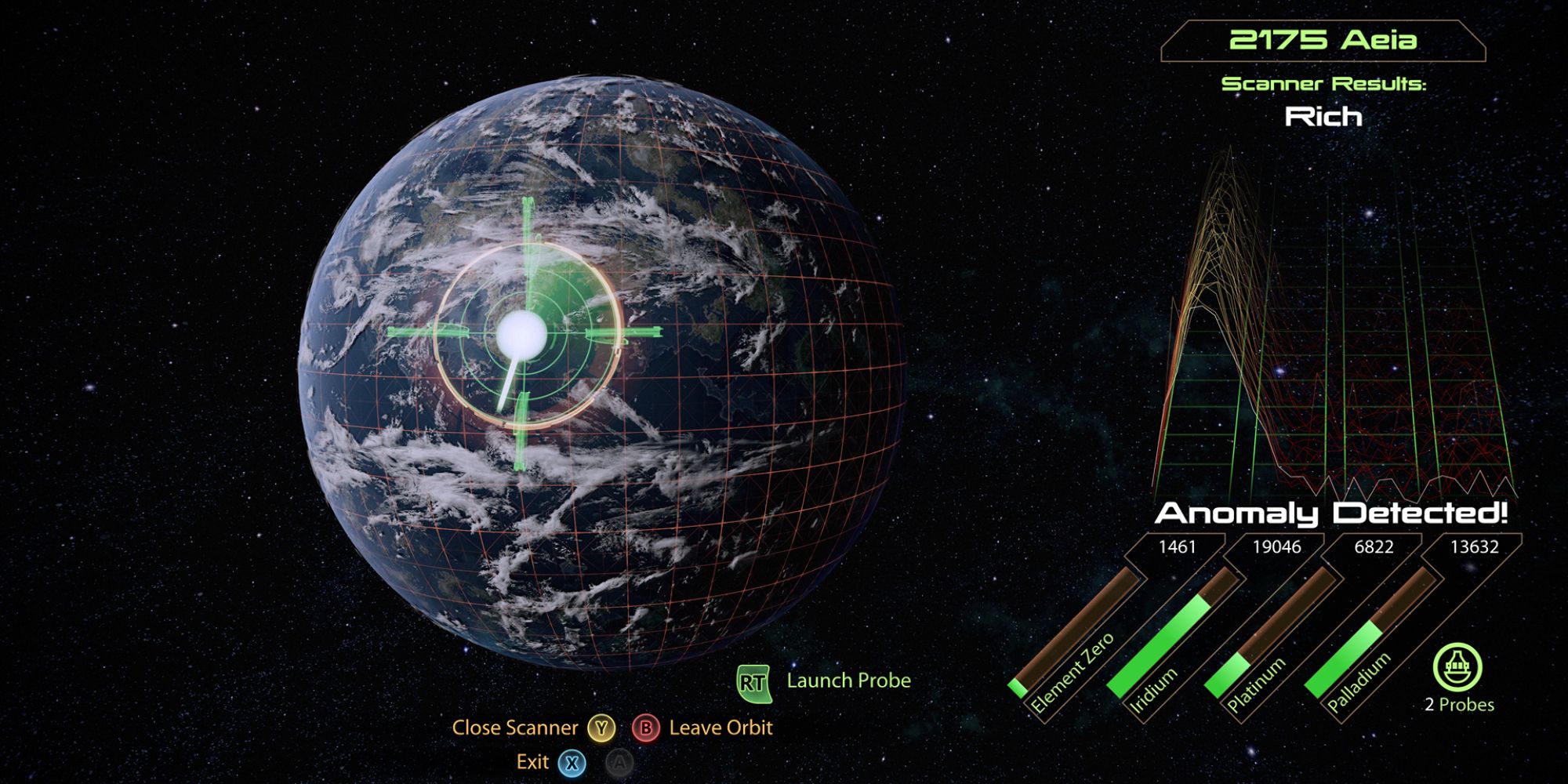The height and width of the screenshot is (784, 1568).
Task: Click the X button icon next to Exit
Action: (574, 761)
